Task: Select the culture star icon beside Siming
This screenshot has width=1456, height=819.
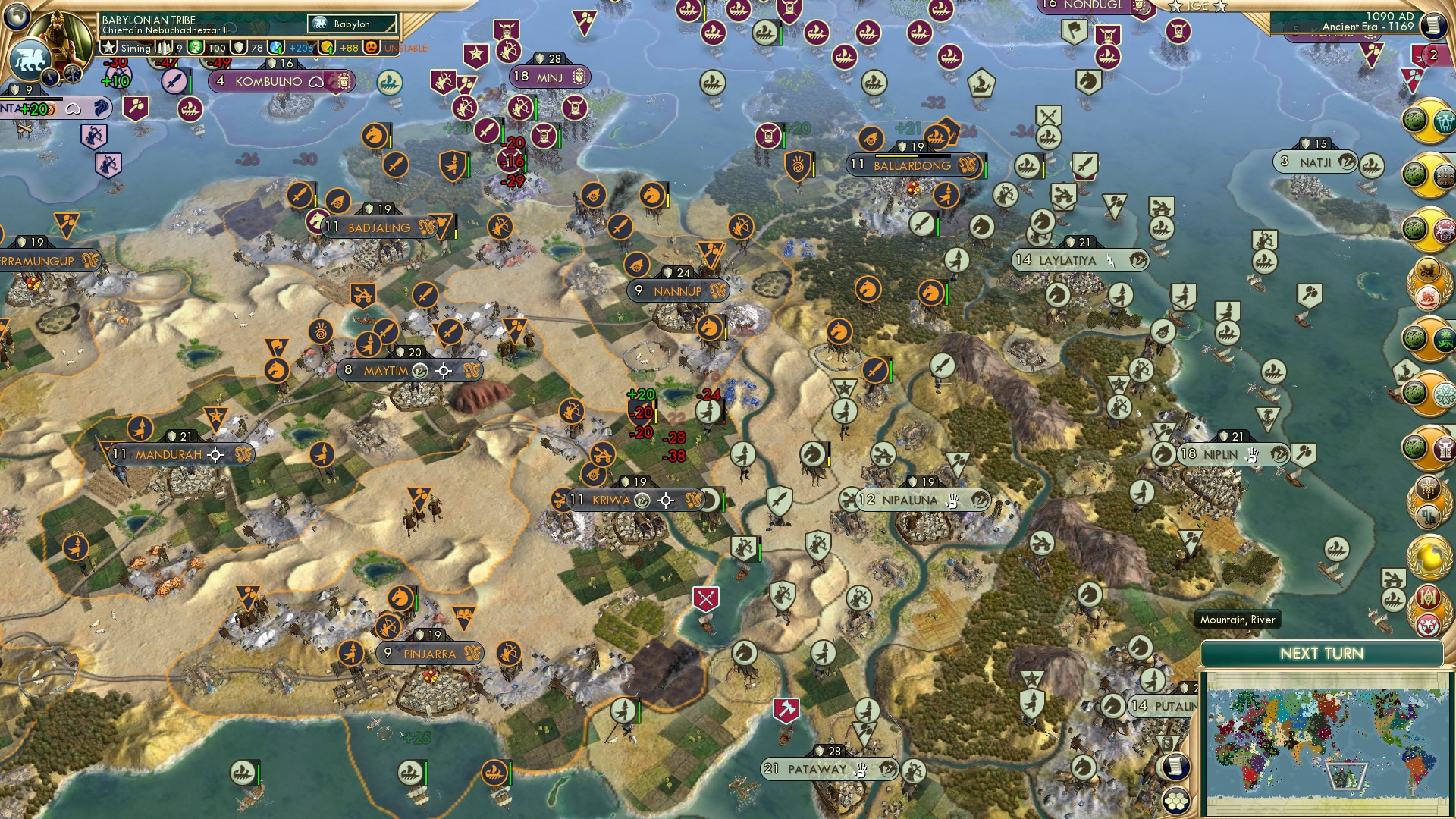Action: tap(108, 45)
